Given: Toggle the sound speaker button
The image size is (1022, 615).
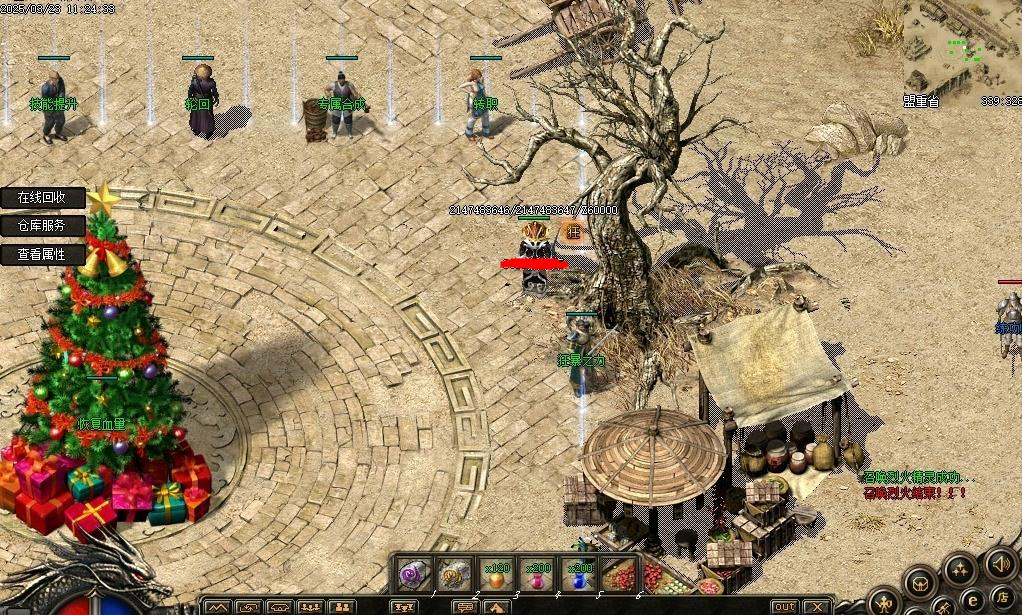Looking at the screenshot, I should pos(1000,563).
